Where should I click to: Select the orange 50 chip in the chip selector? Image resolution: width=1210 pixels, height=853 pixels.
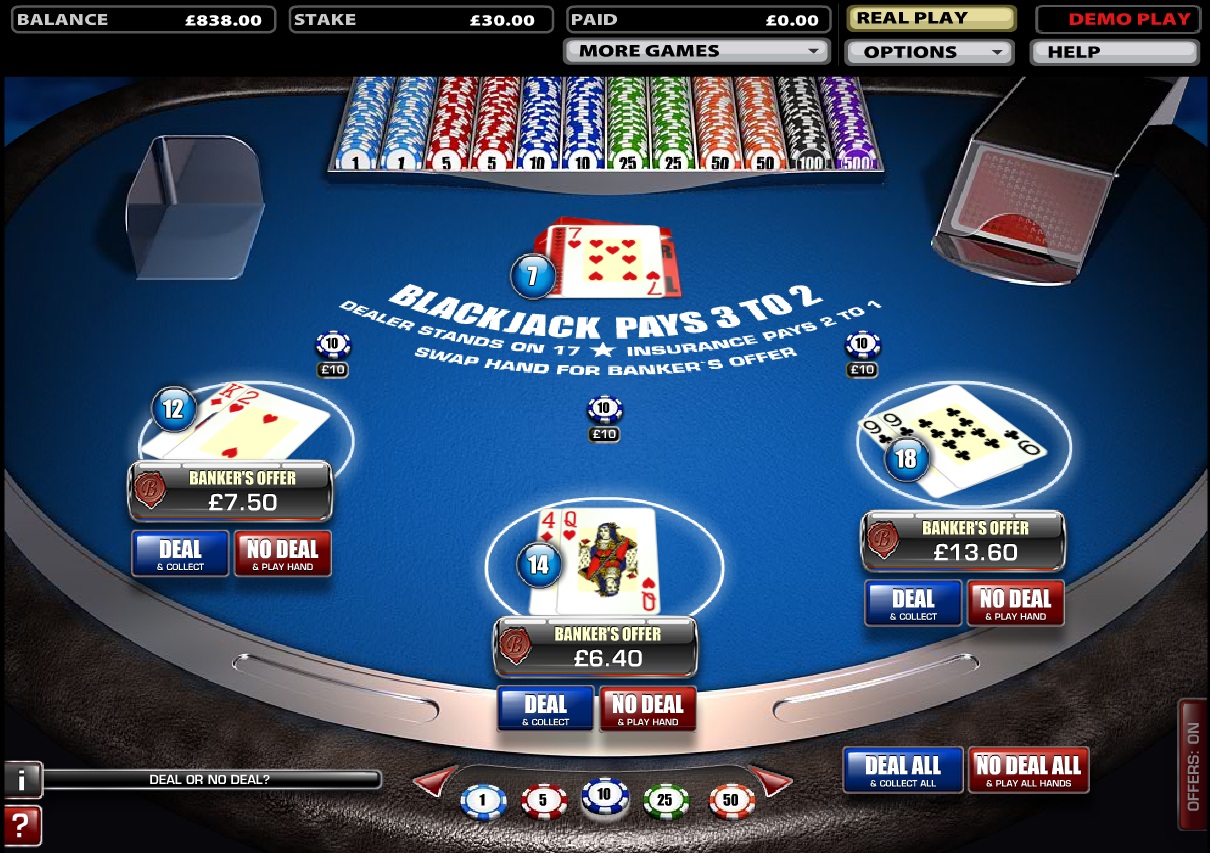coord(731,801)
